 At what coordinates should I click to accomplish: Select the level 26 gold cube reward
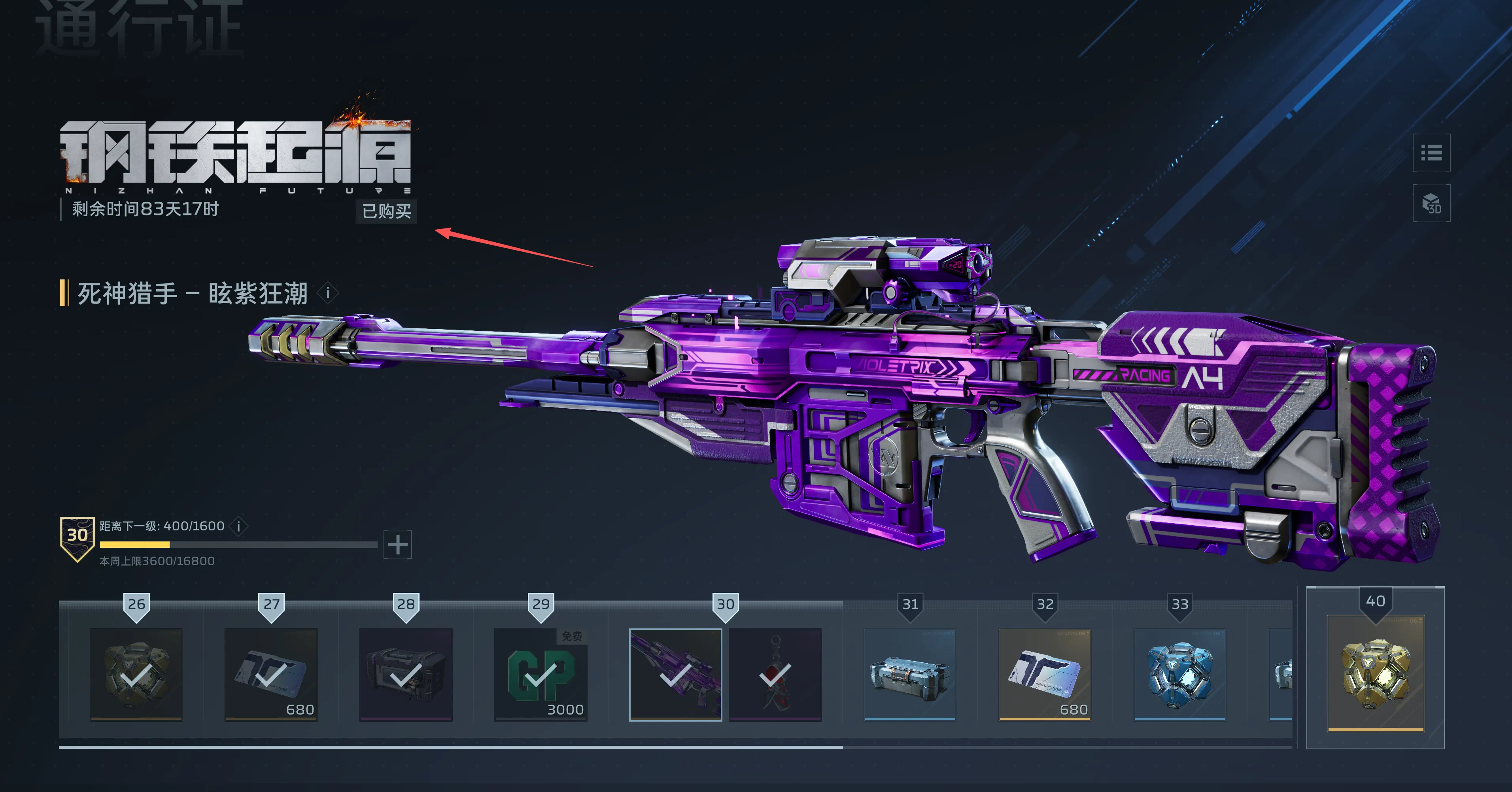[136, 674]
